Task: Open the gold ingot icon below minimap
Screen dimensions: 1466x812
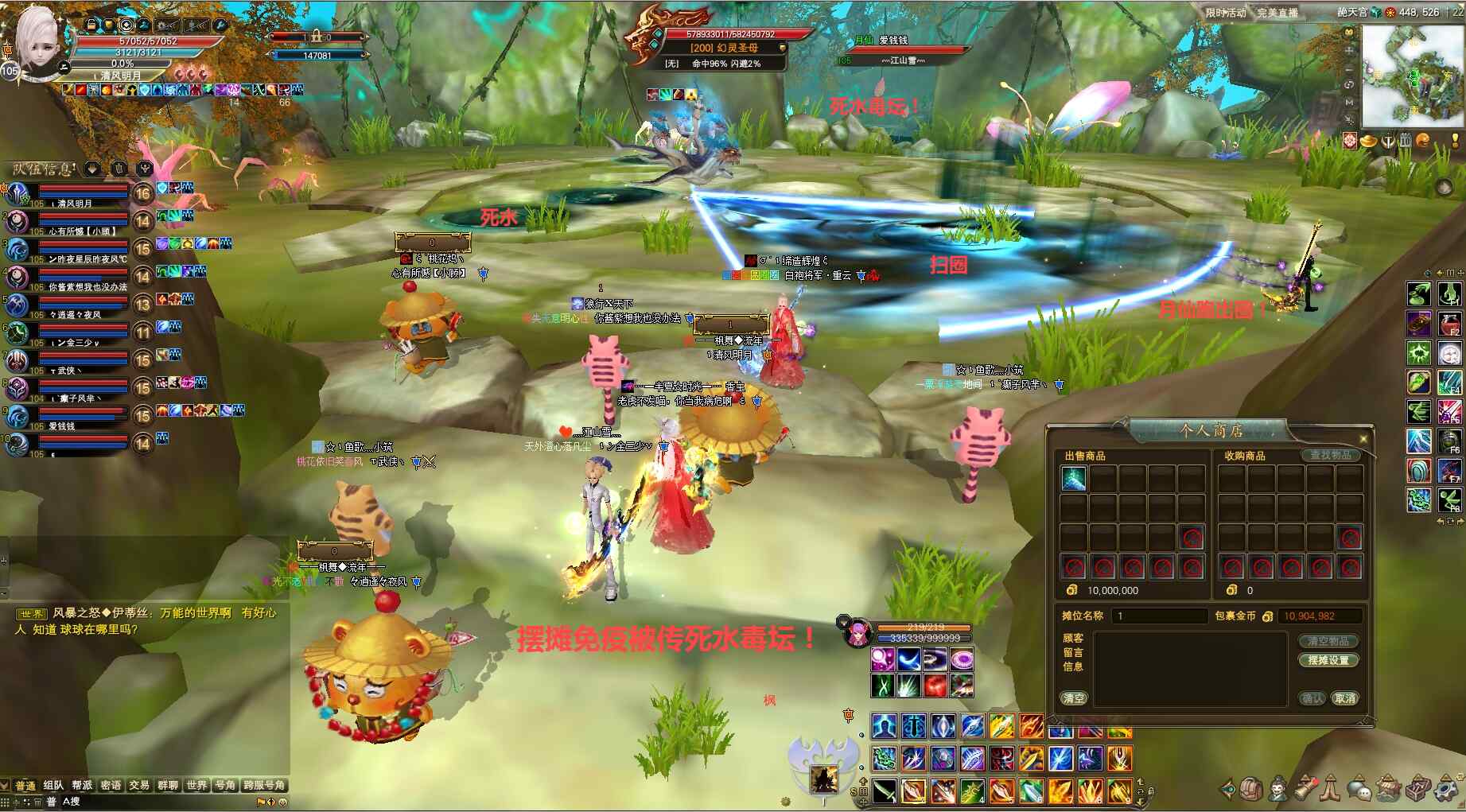Action: point(1368,142)
